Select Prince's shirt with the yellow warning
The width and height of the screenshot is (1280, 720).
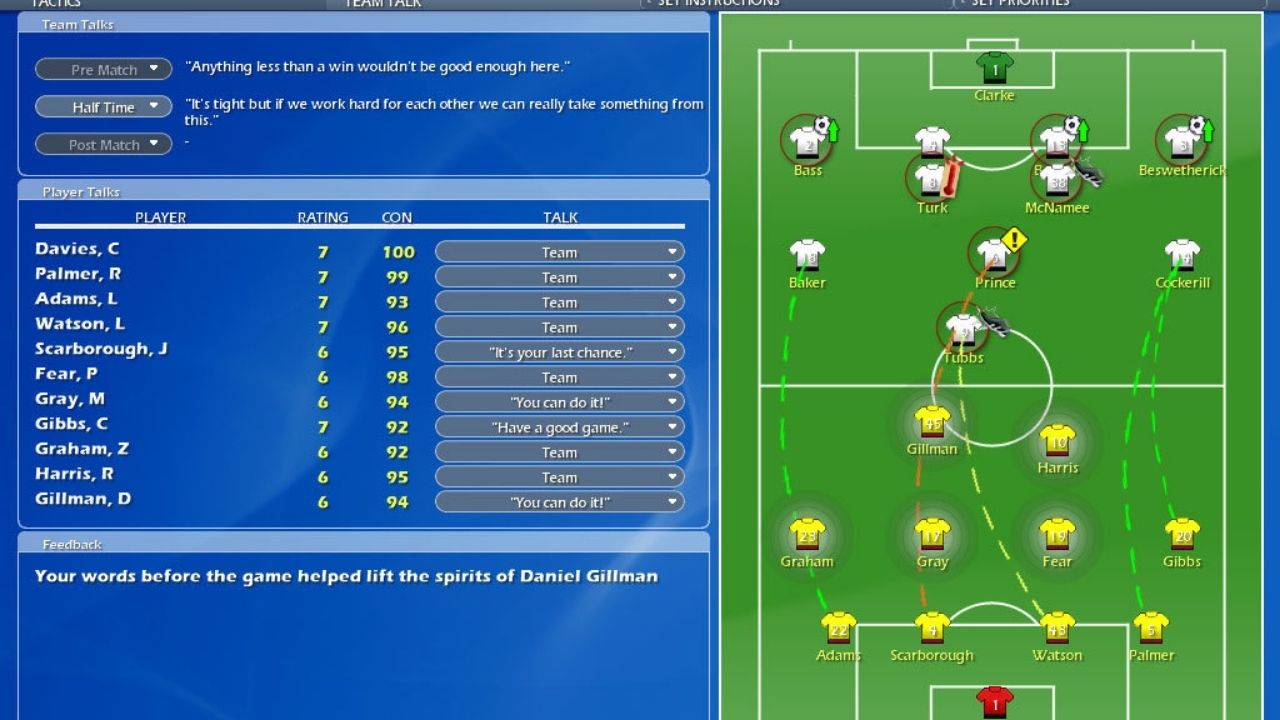993,255
